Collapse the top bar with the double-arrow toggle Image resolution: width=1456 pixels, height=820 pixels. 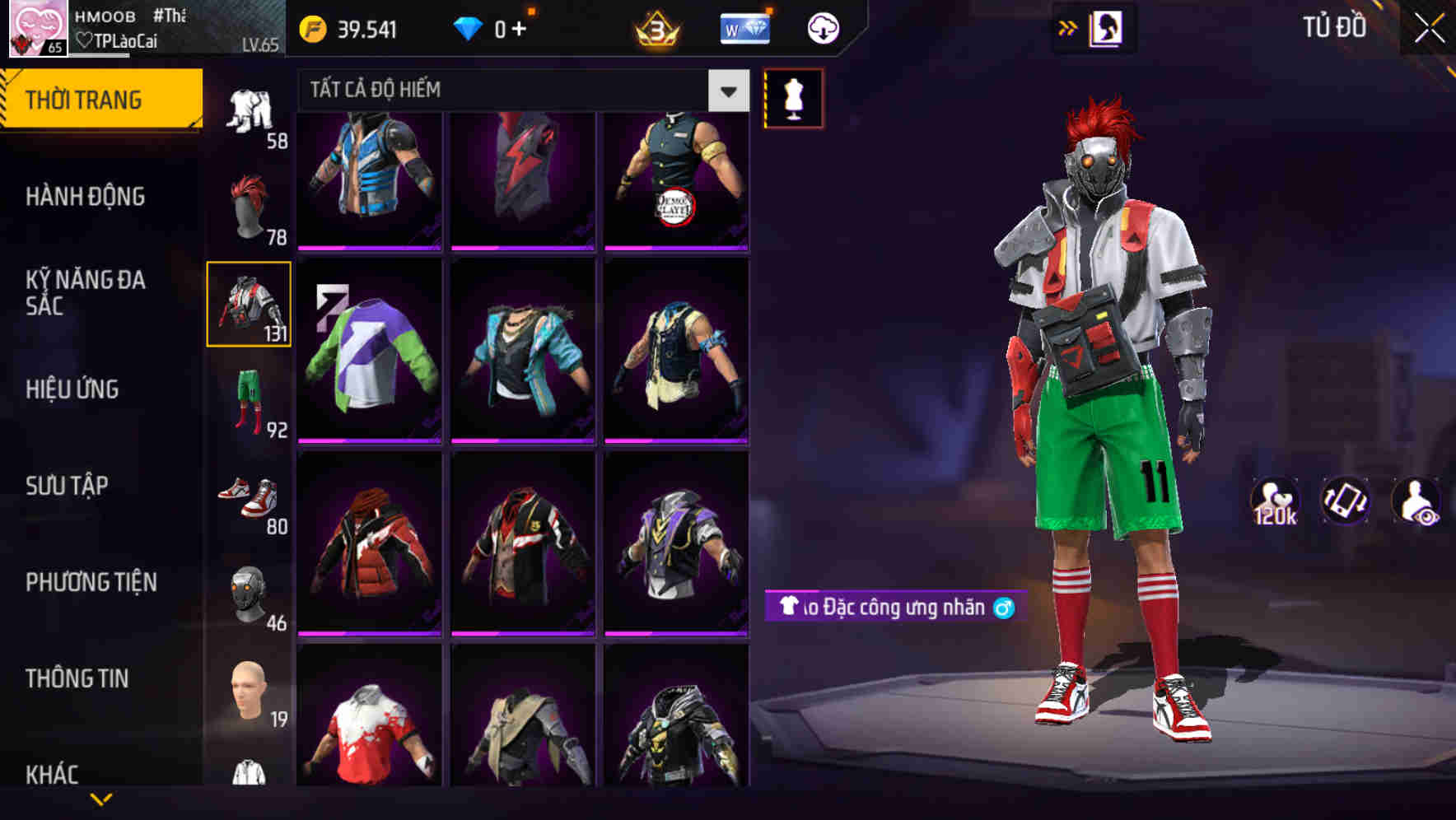coord(1068,26)
